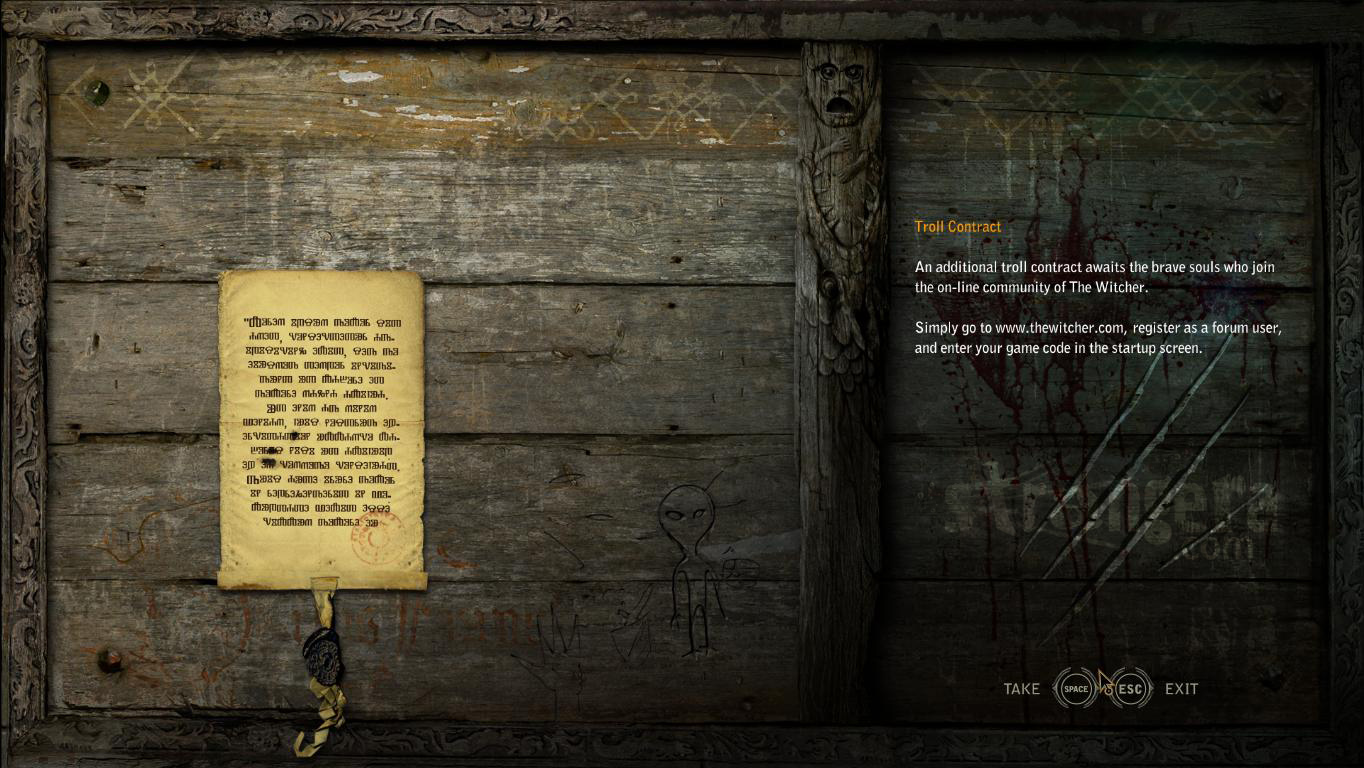This screenshot has width=1364, height=768.
Task: Select the Troll Contract parchment notice
Action: pyautogui.click(x=321, y=428)
